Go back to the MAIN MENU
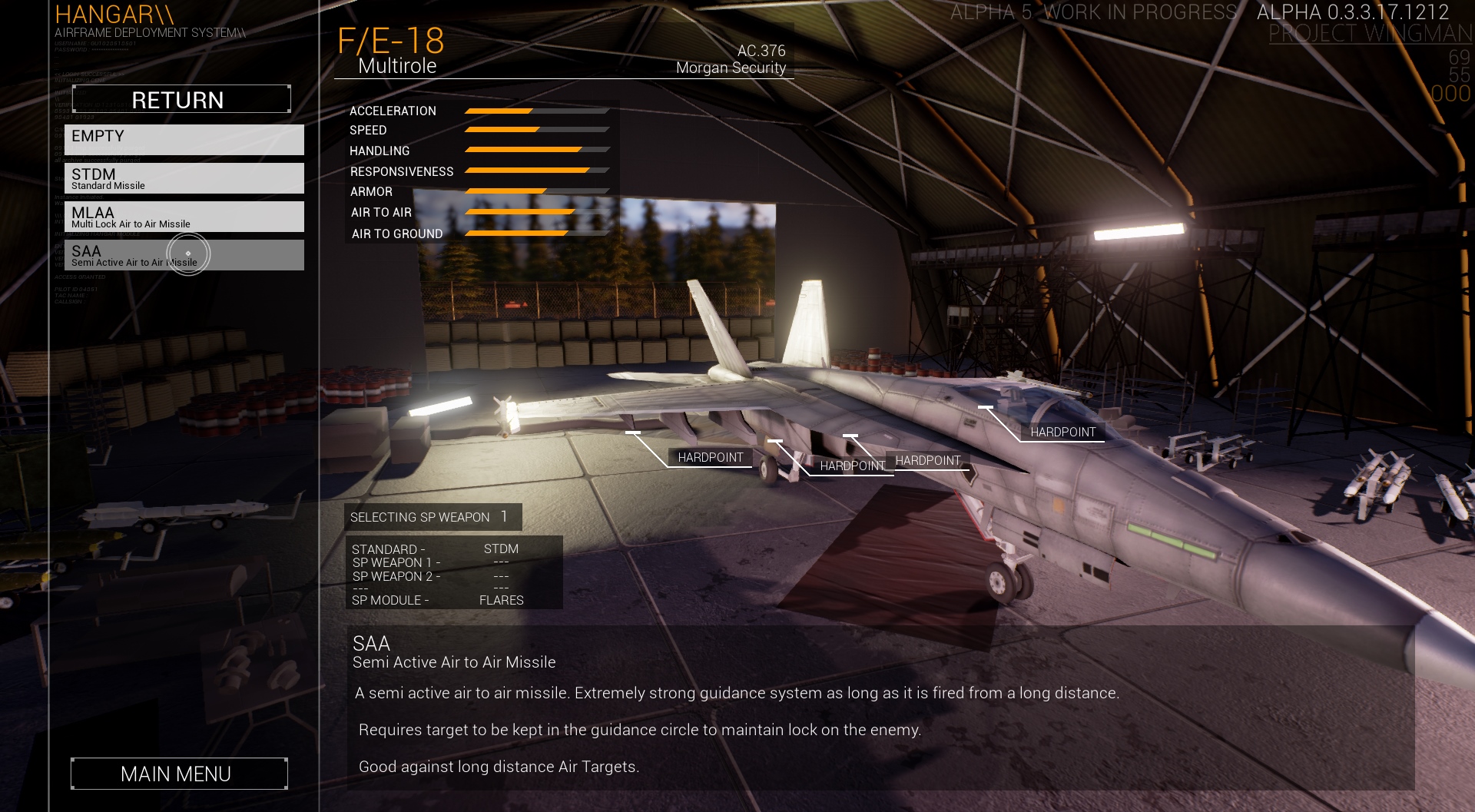Viewport: 1475px width, 812px height. coord(179,774)
